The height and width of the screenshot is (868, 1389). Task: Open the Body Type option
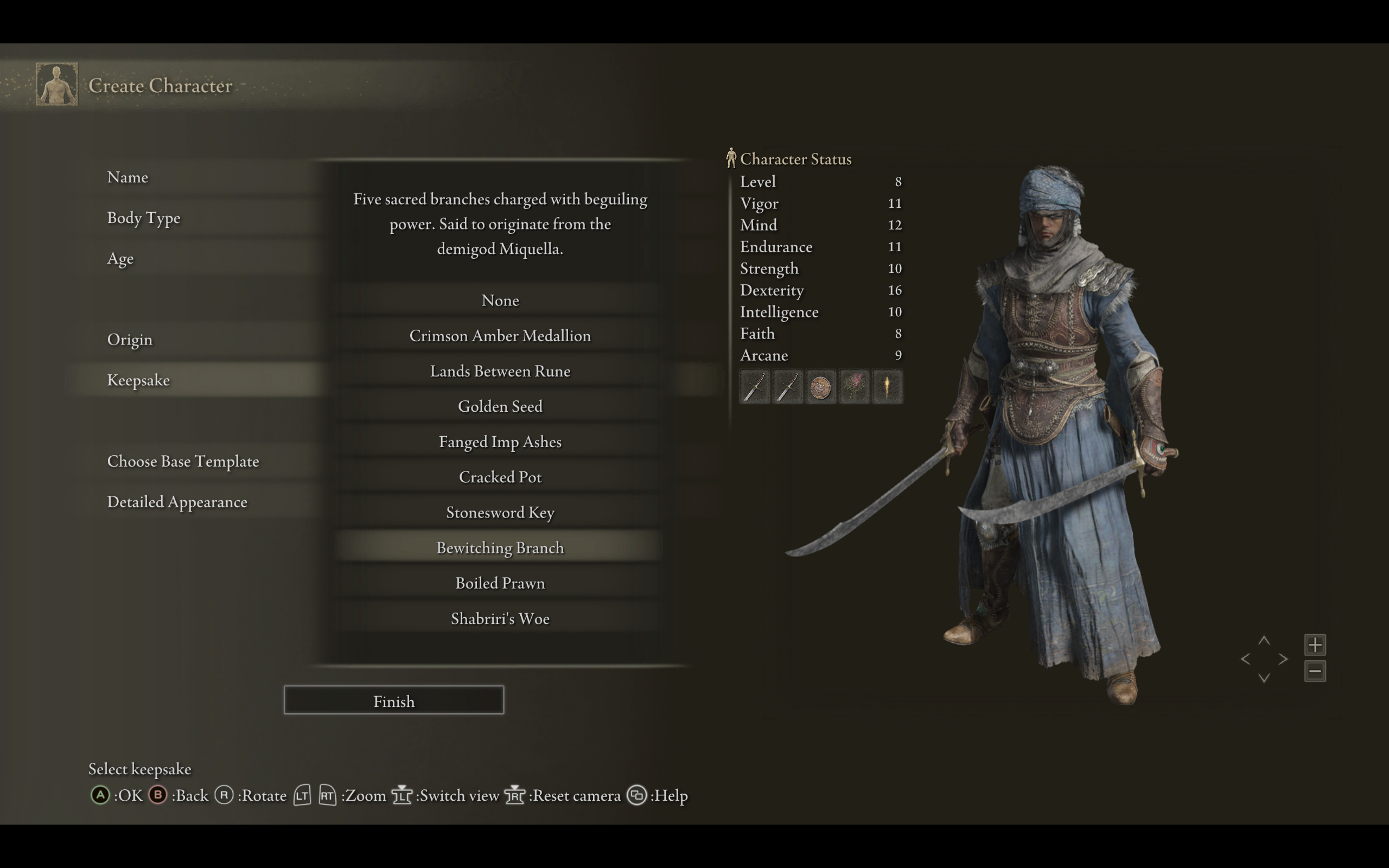coord(143,218)
